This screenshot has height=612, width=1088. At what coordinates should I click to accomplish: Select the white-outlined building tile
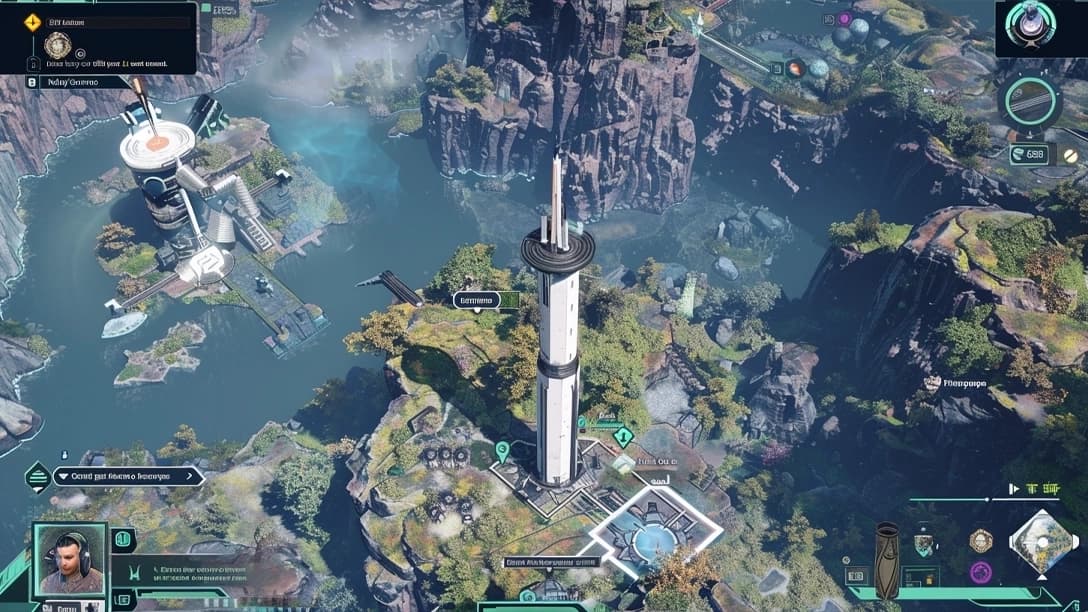(x=656, y=535)
